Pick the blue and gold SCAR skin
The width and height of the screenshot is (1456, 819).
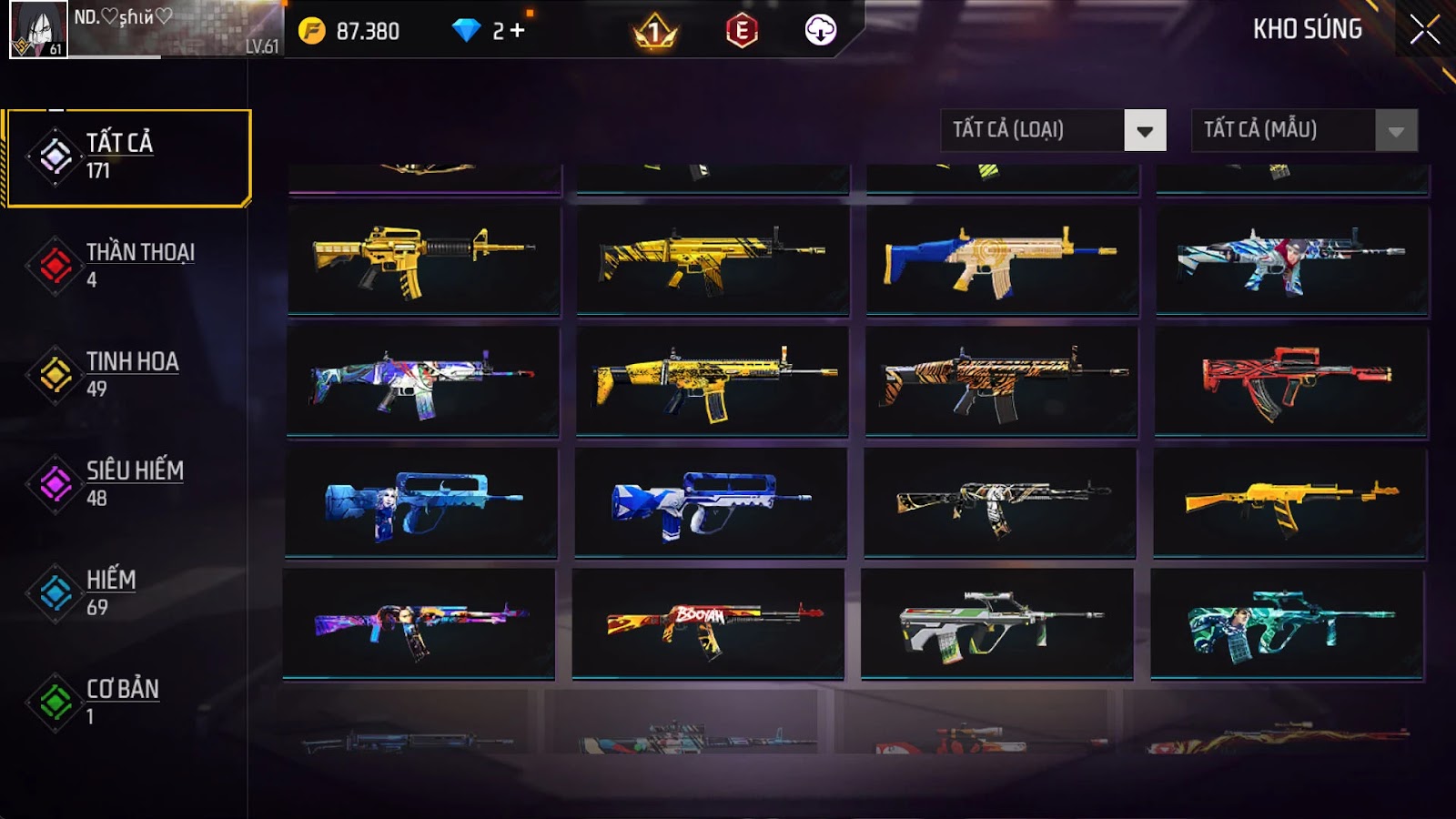pyautogui.click(x=1002, y=260)
